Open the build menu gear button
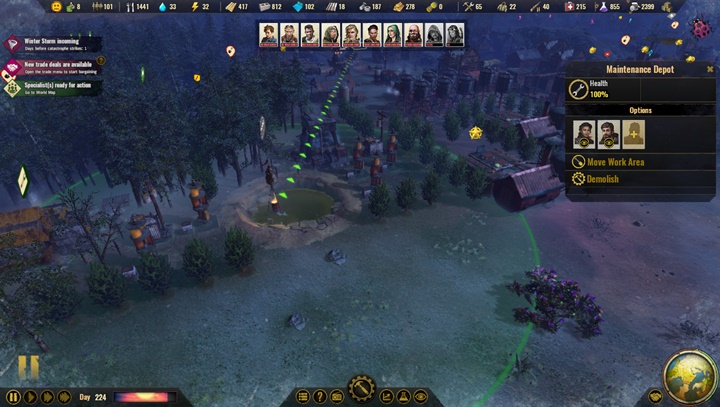720x407 pixels. tap(360, 389)
